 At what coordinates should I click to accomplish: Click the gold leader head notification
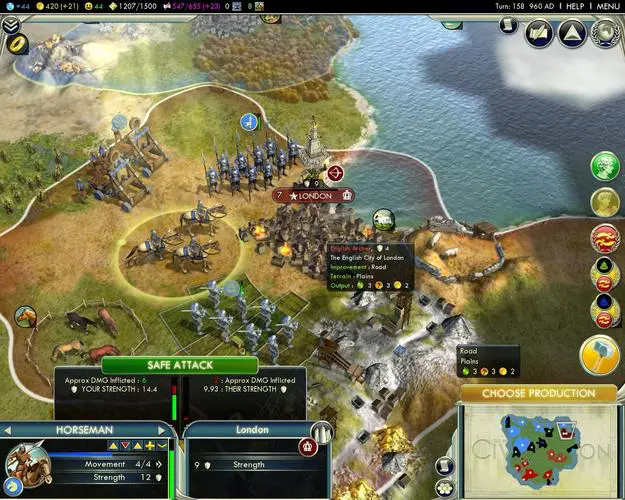click(x=604, y=201)
